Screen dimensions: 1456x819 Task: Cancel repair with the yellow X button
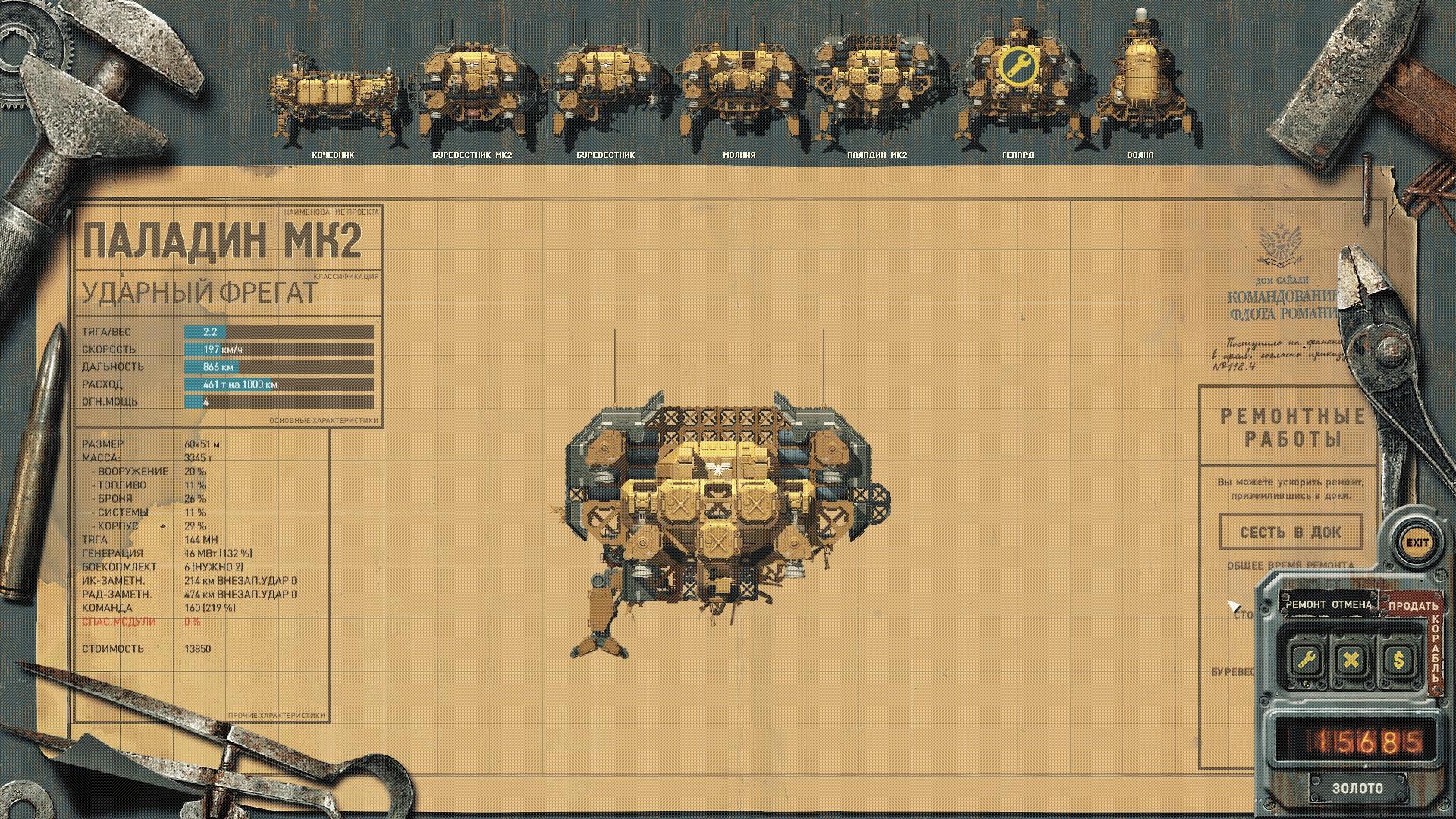tap(1351, 660)
